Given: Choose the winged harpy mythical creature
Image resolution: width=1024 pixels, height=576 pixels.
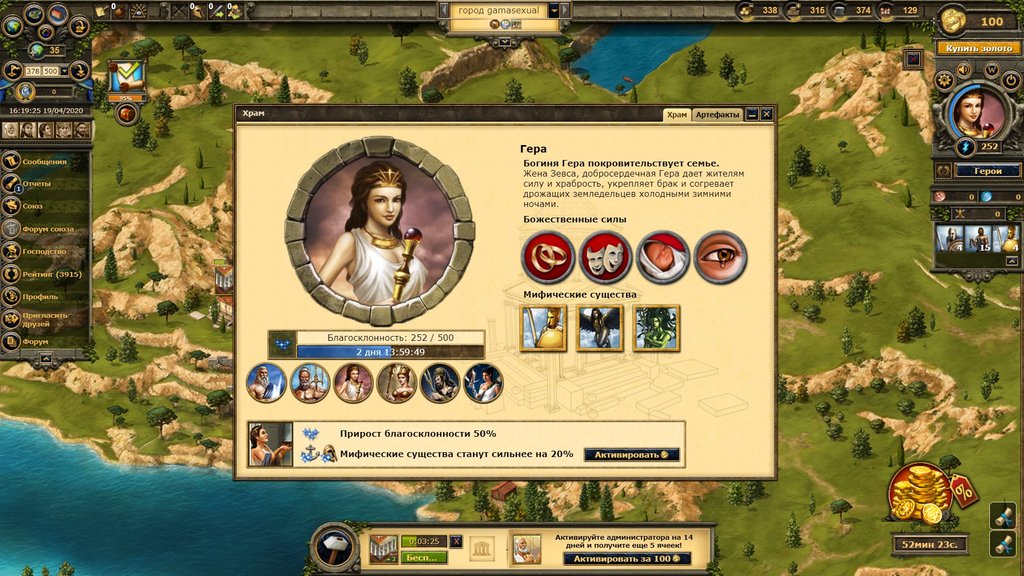Looking at the screenshot, I should 600,328.
